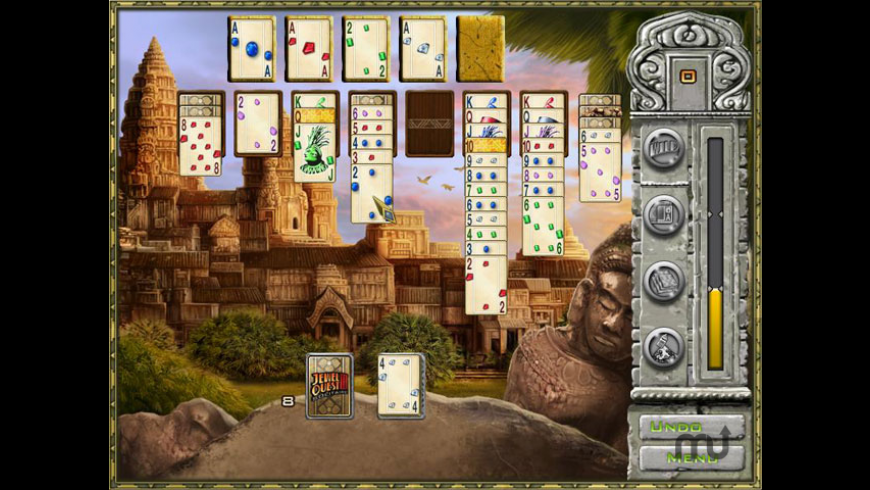Select the 4 of silver waste card
Viewport: 870px width, 490px height.
pyautogui.click(x=400, y=385)
